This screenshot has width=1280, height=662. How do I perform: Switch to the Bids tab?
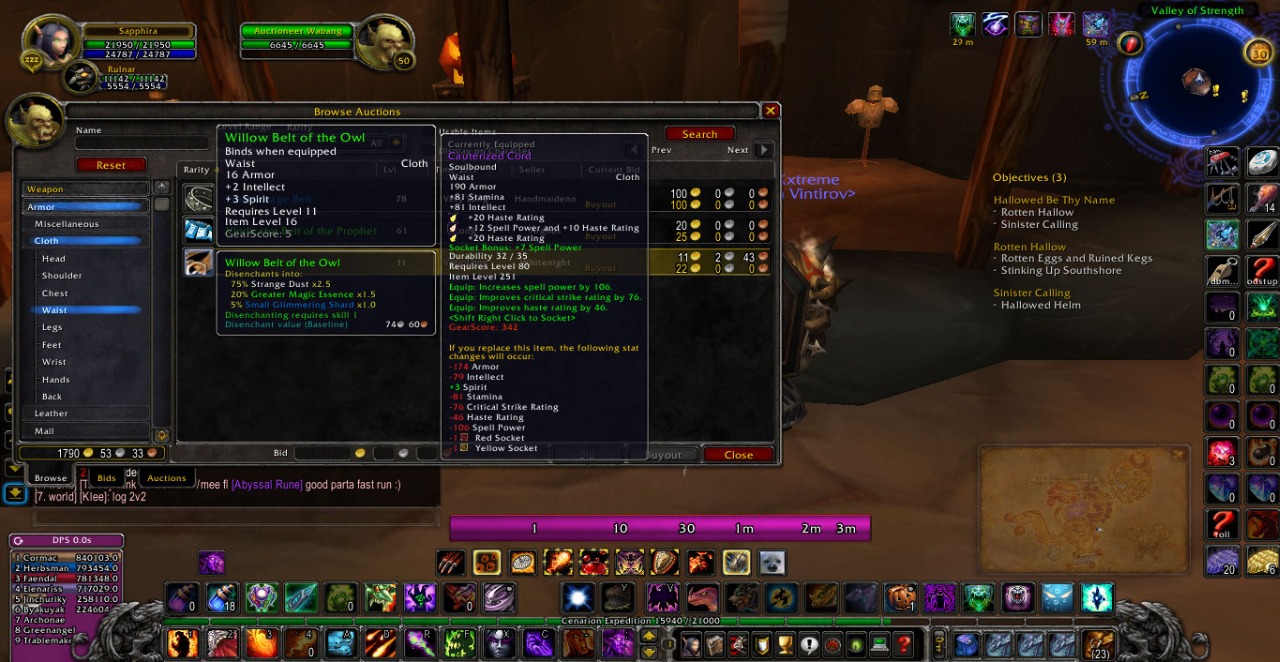106,478
